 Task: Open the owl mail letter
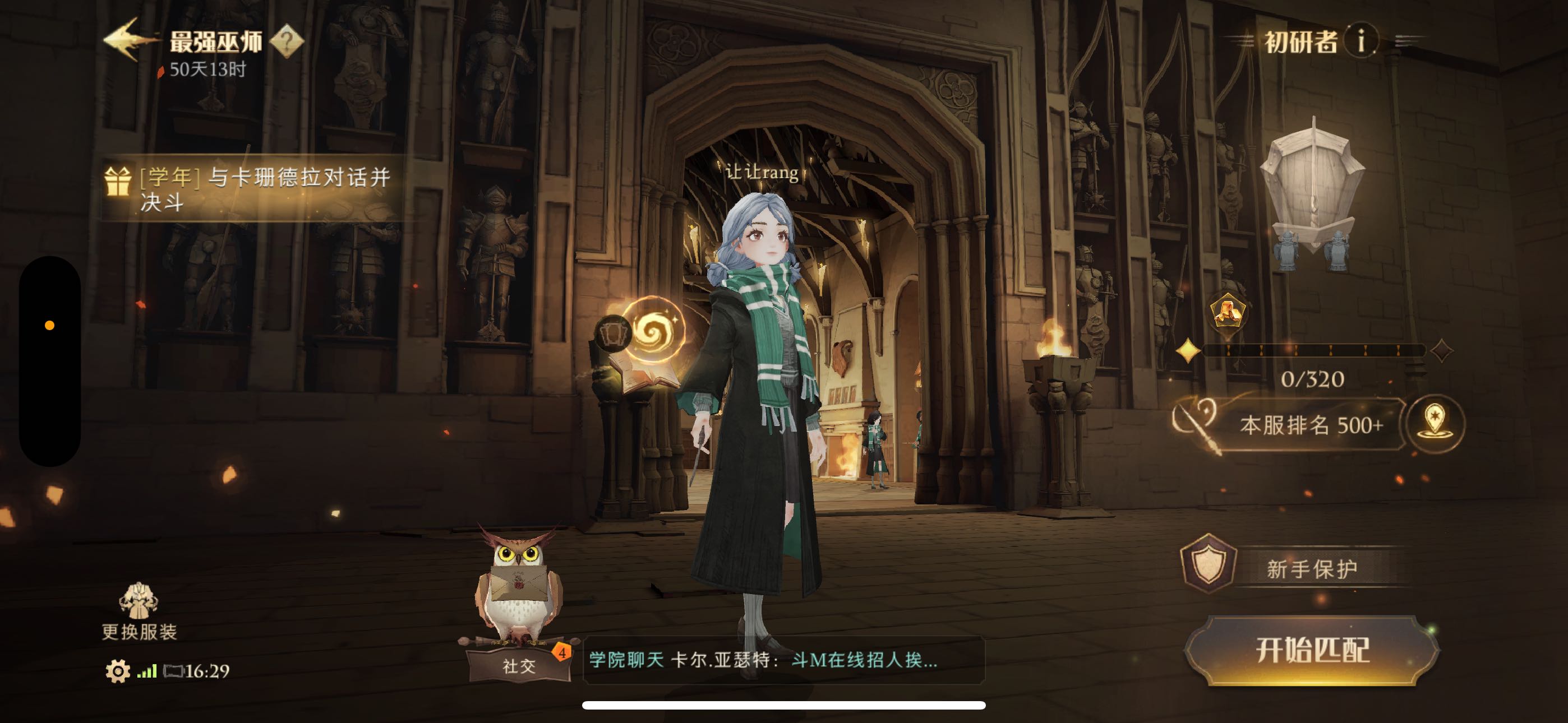click(518, 583)
